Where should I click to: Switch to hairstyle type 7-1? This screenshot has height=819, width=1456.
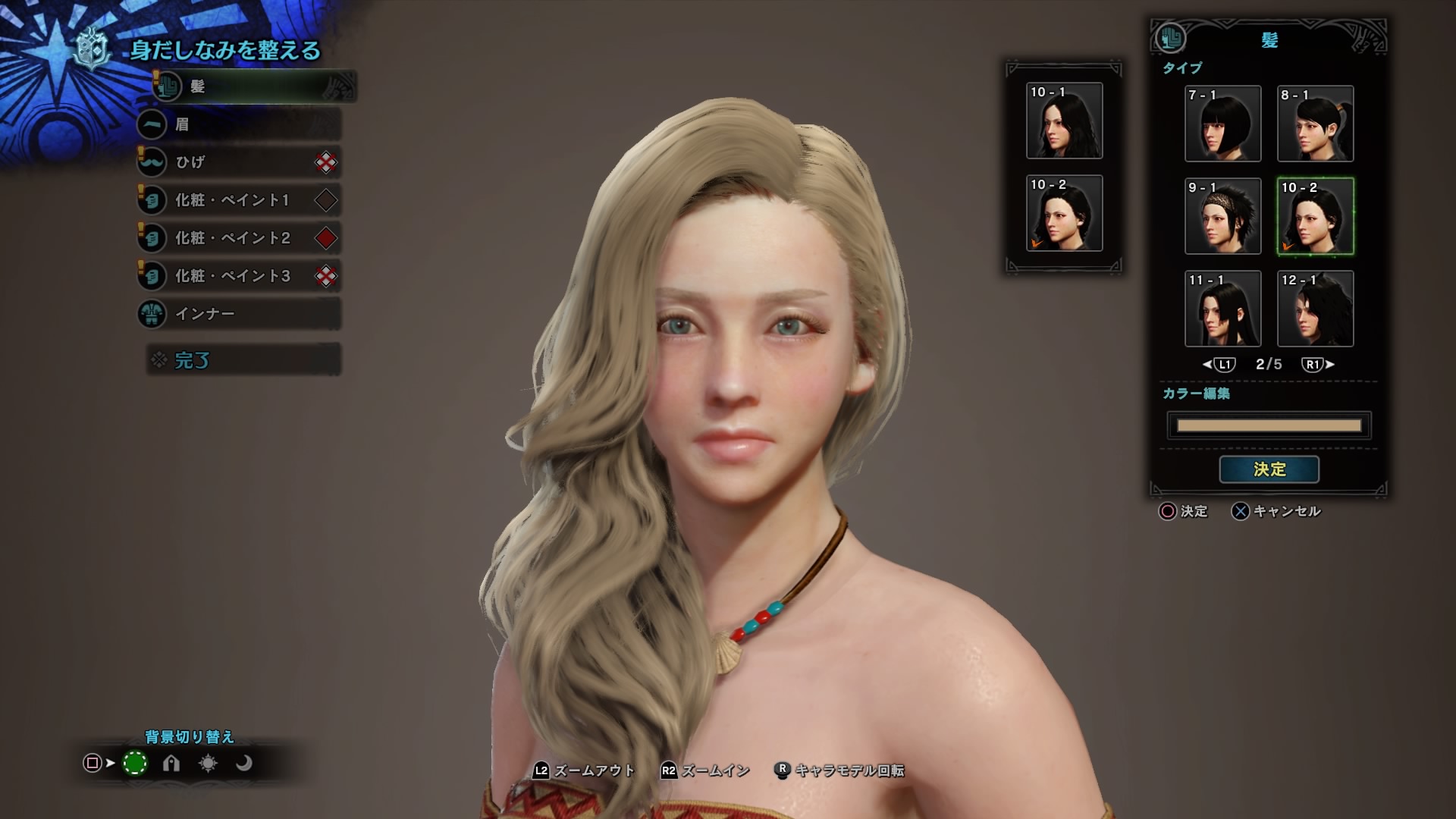tap(1223, 124)
